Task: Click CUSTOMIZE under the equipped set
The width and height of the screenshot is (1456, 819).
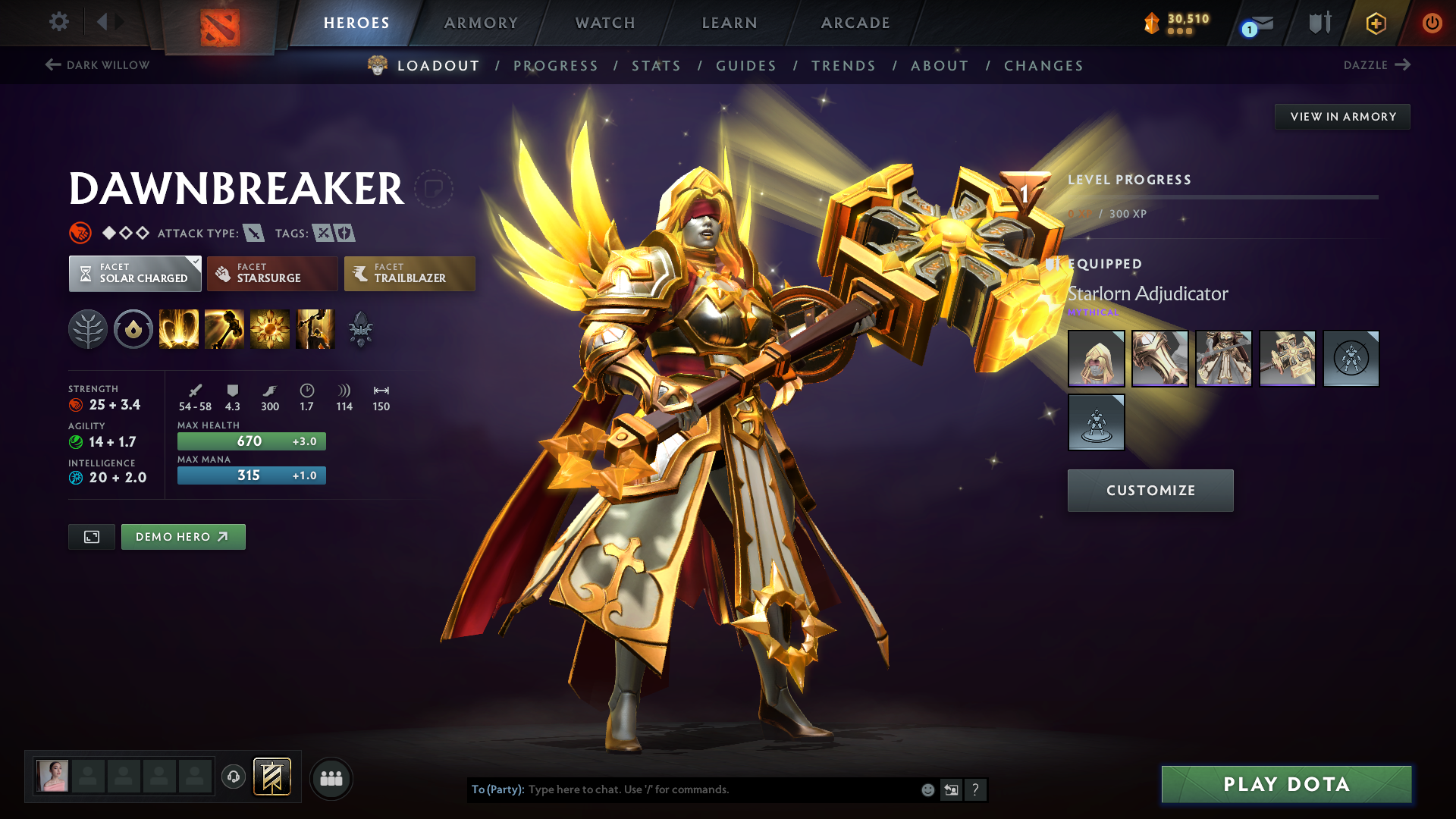Action: 1150,490
